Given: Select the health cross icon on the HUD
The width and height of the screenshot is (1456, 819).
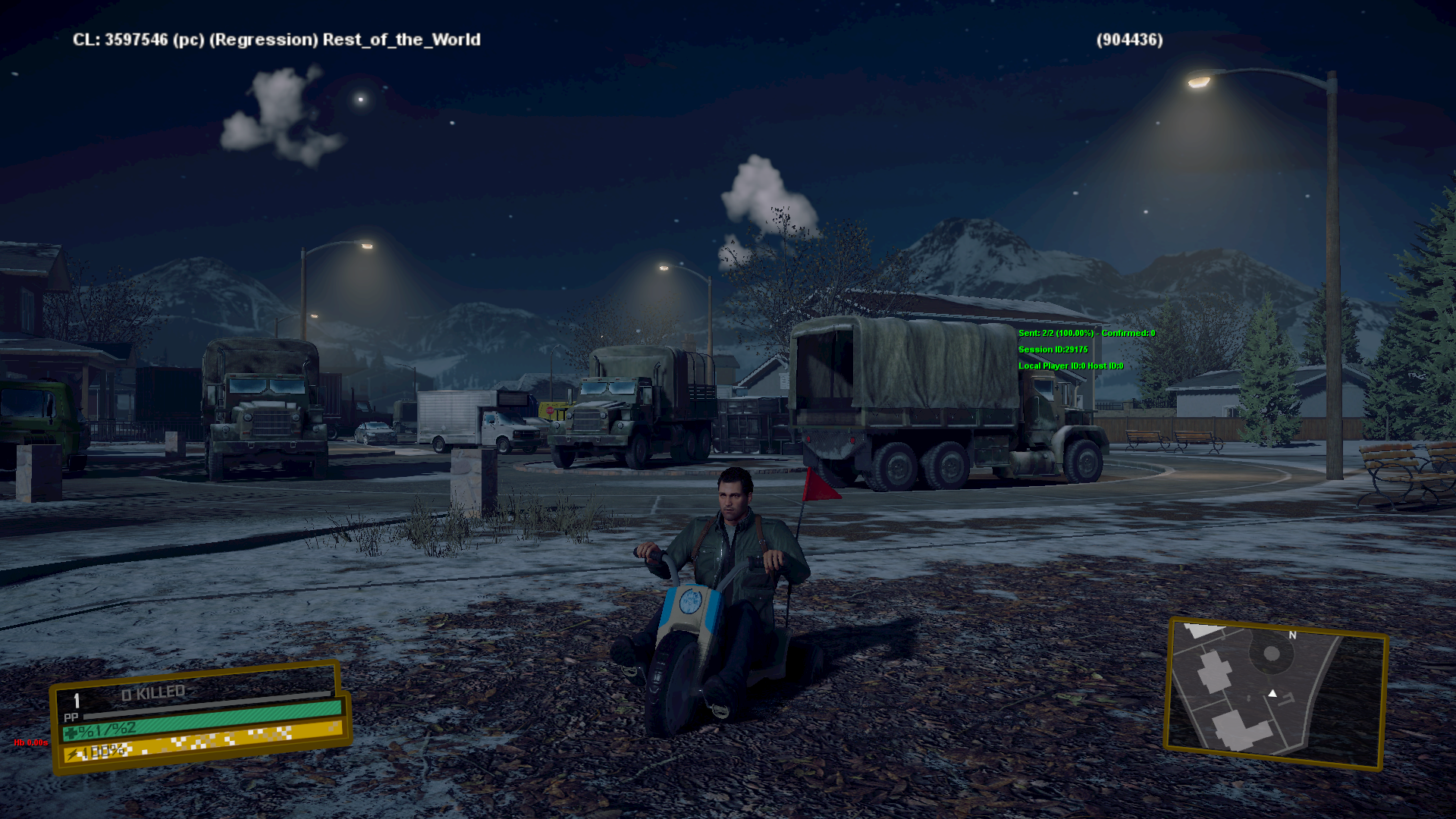Looking at the screenshot, I should tap(71, 733).
